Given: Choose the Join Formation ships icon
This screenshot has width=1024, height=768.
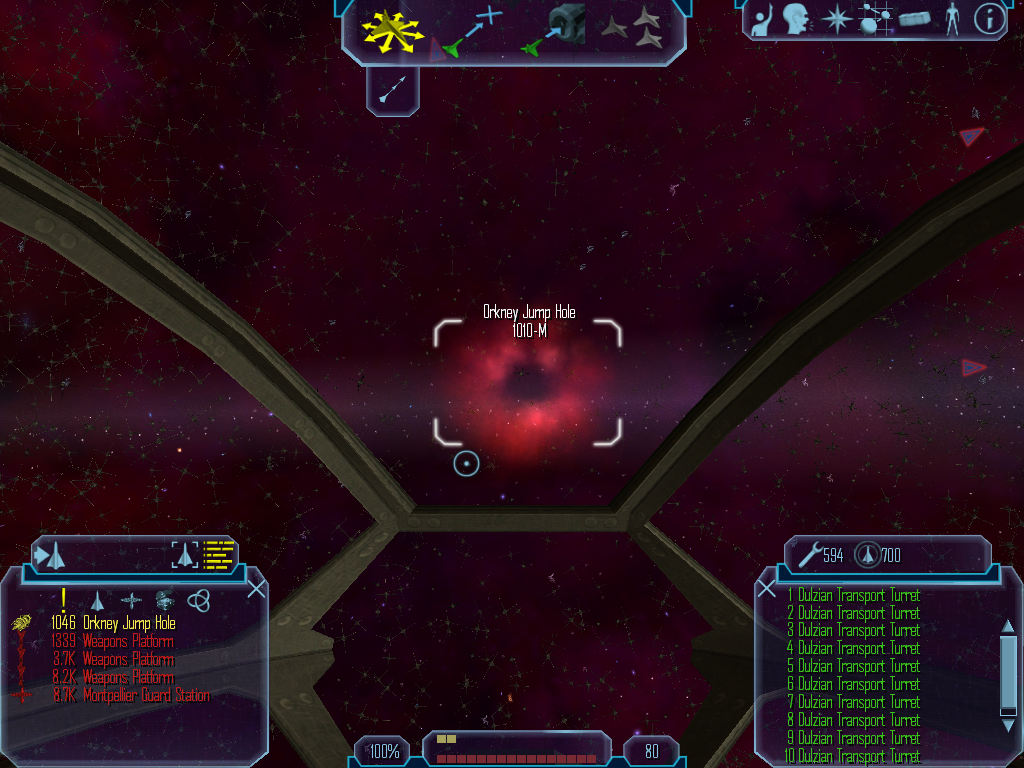Looking at the screenshot, I should point(636,29).
